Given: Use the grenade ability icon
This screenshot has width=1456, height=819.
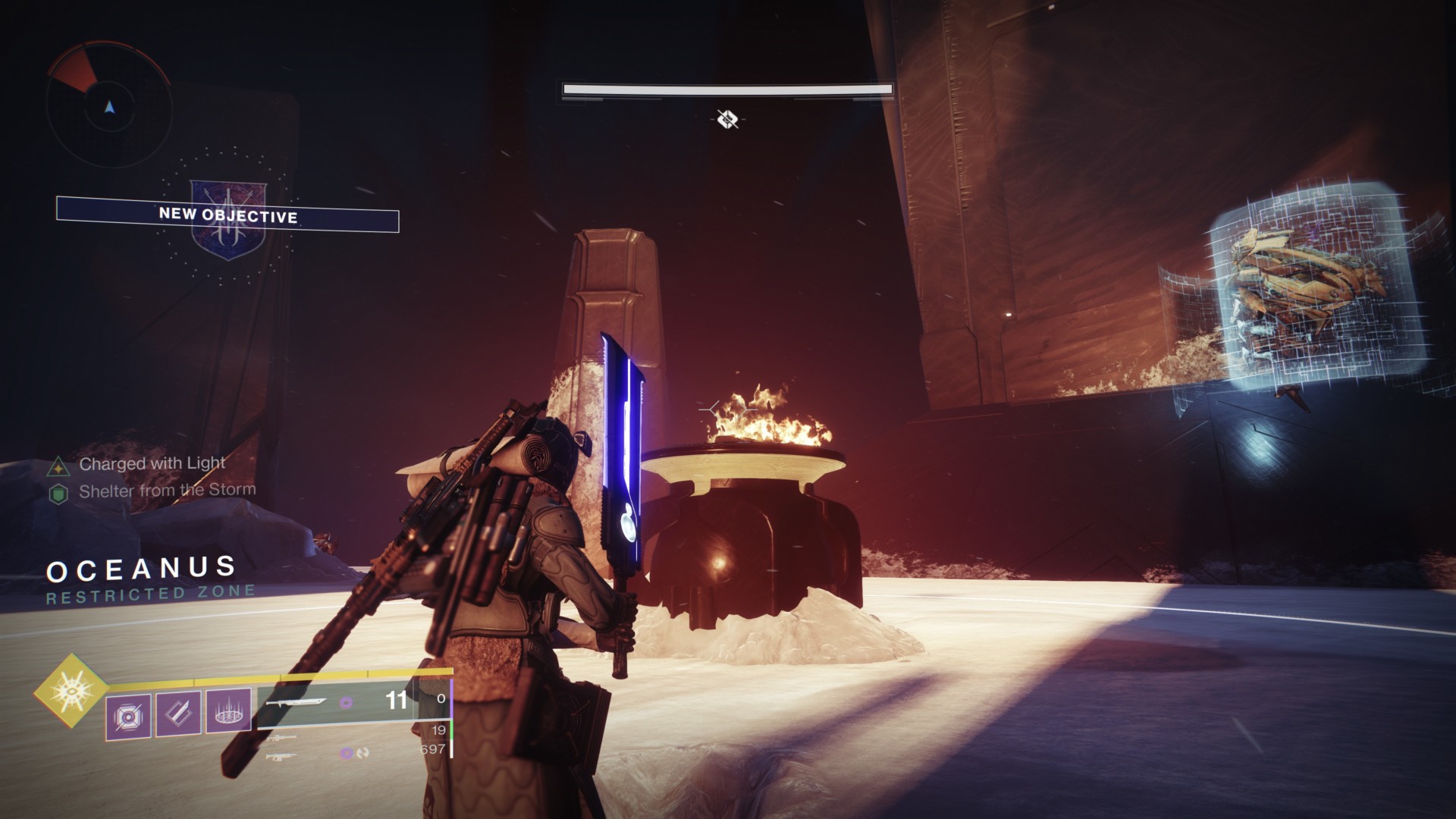Looking at the screenshot, I should coord(127,715).
